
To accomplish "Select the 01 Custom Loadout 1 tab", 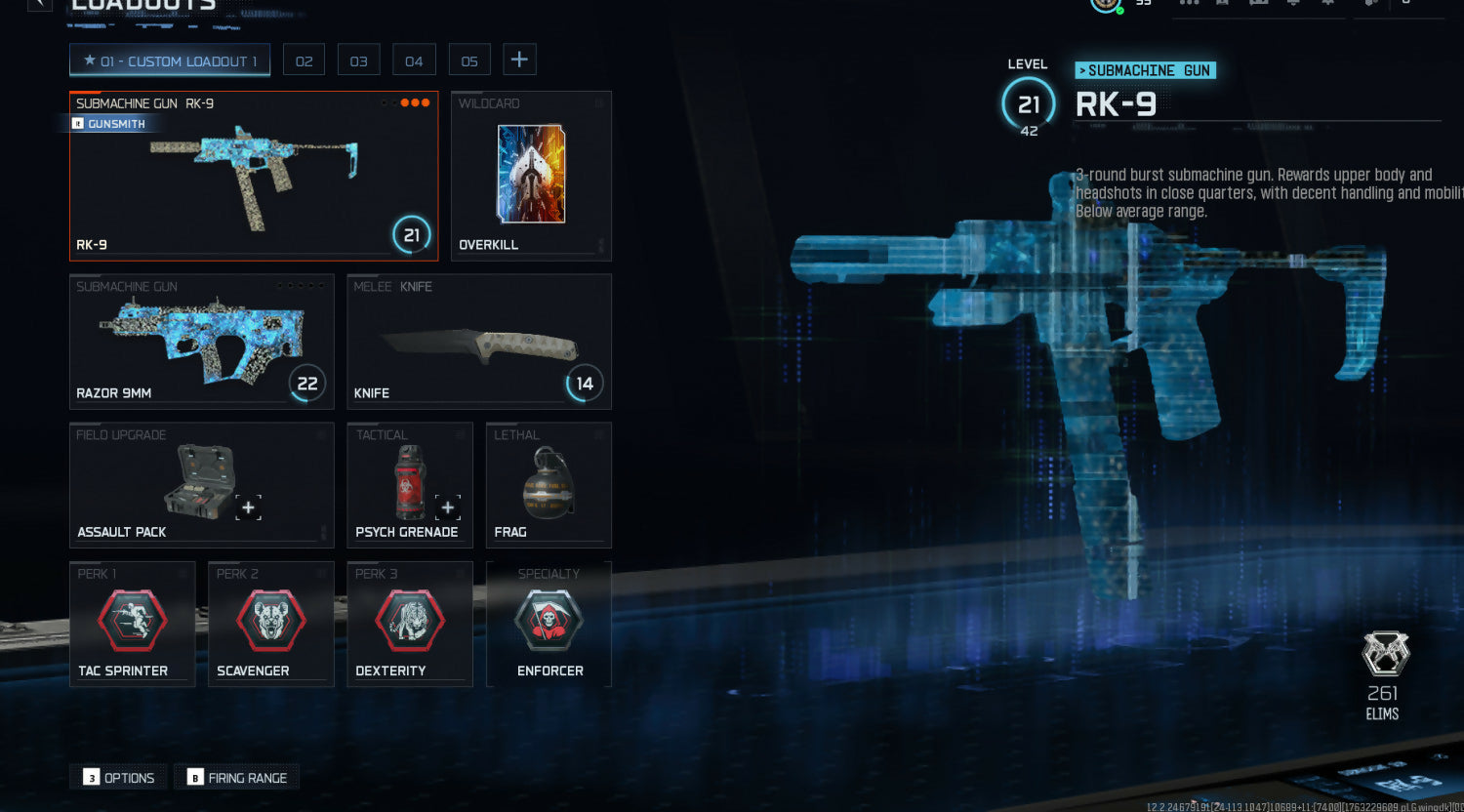I will (x=170, y=61).
